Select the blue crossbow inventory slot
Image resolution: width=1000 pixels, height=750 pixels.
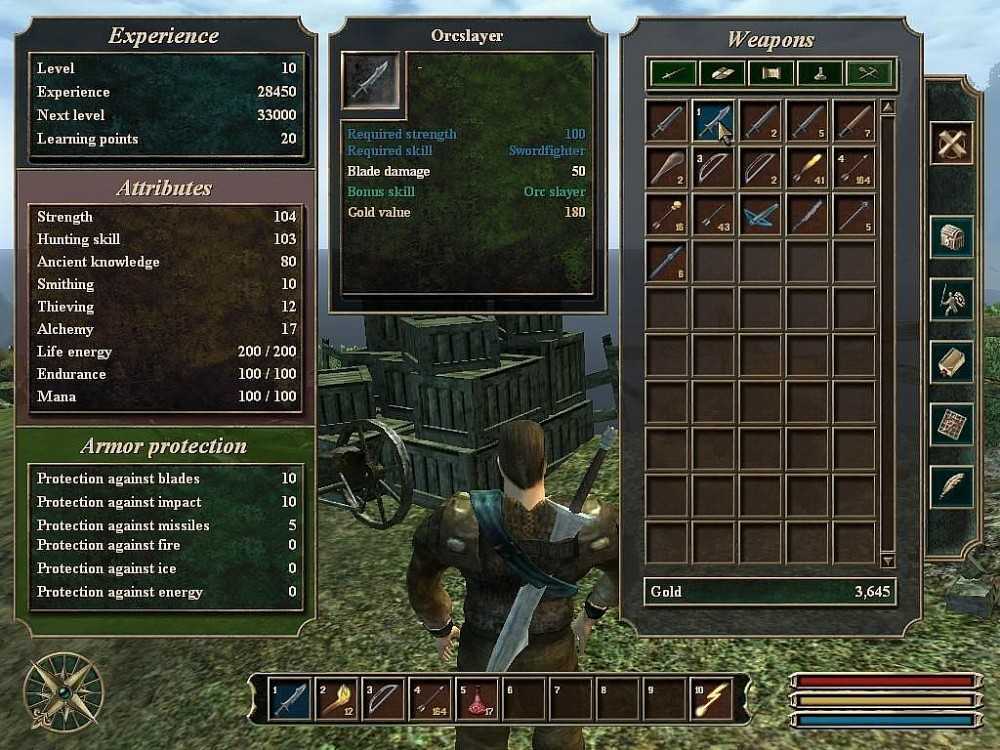(x=761, y=214)
